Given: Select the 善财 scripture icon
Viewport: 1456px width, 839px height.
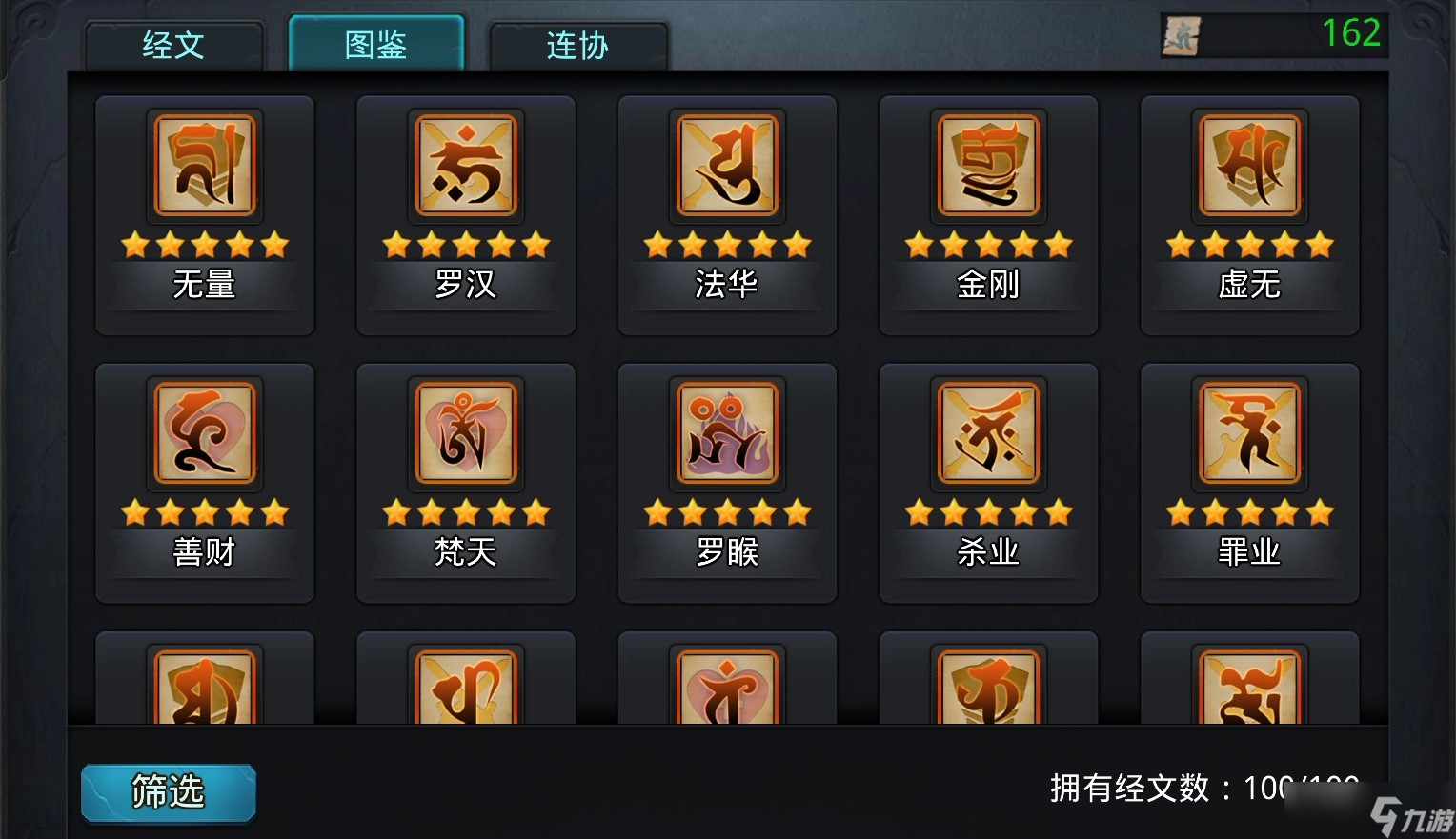Looking at the screenshot, I should pyautogui.click(x=204, y=434).
